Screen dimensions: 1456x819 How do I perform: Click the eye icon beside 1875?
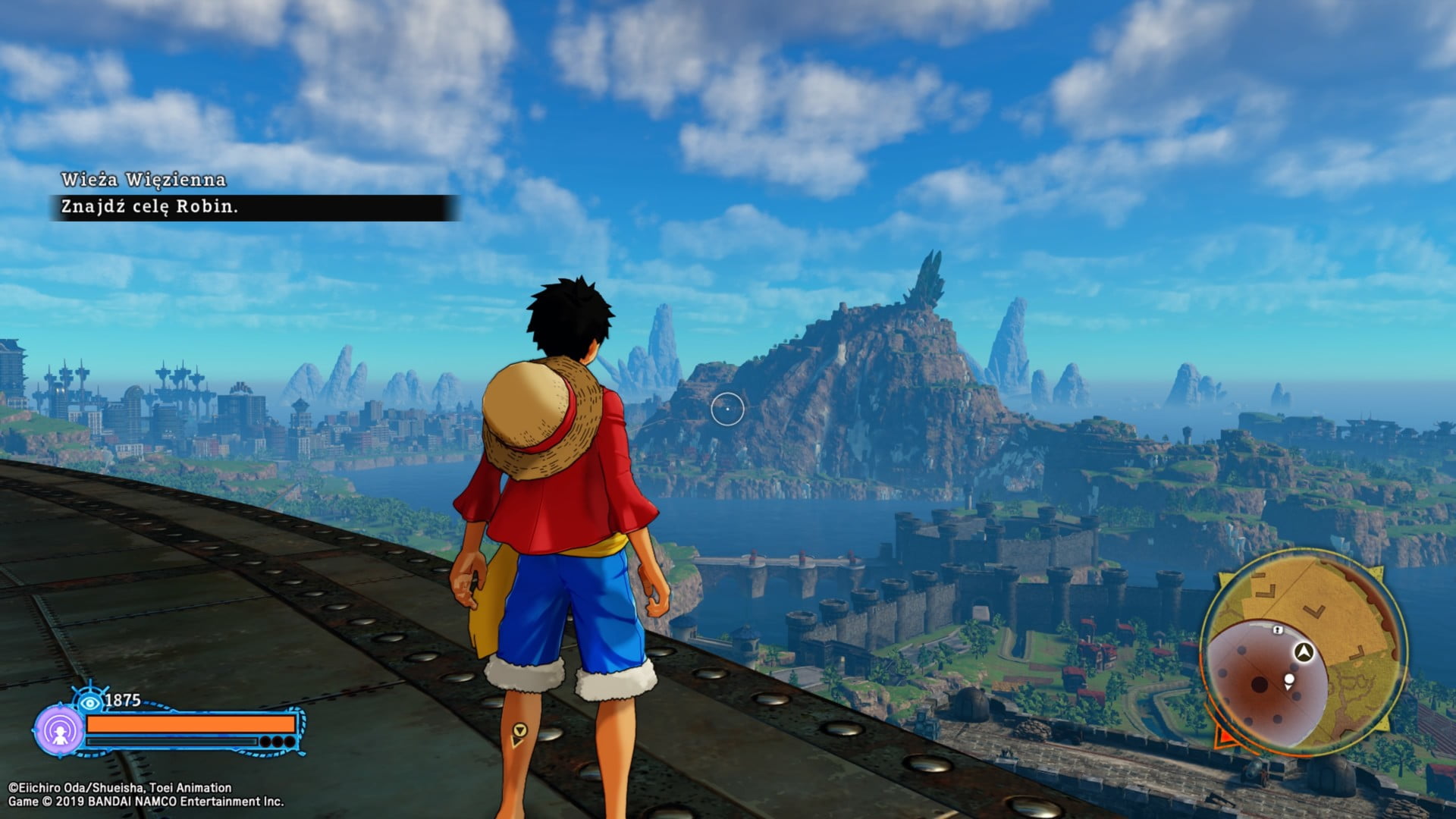[x=90, y=701]
